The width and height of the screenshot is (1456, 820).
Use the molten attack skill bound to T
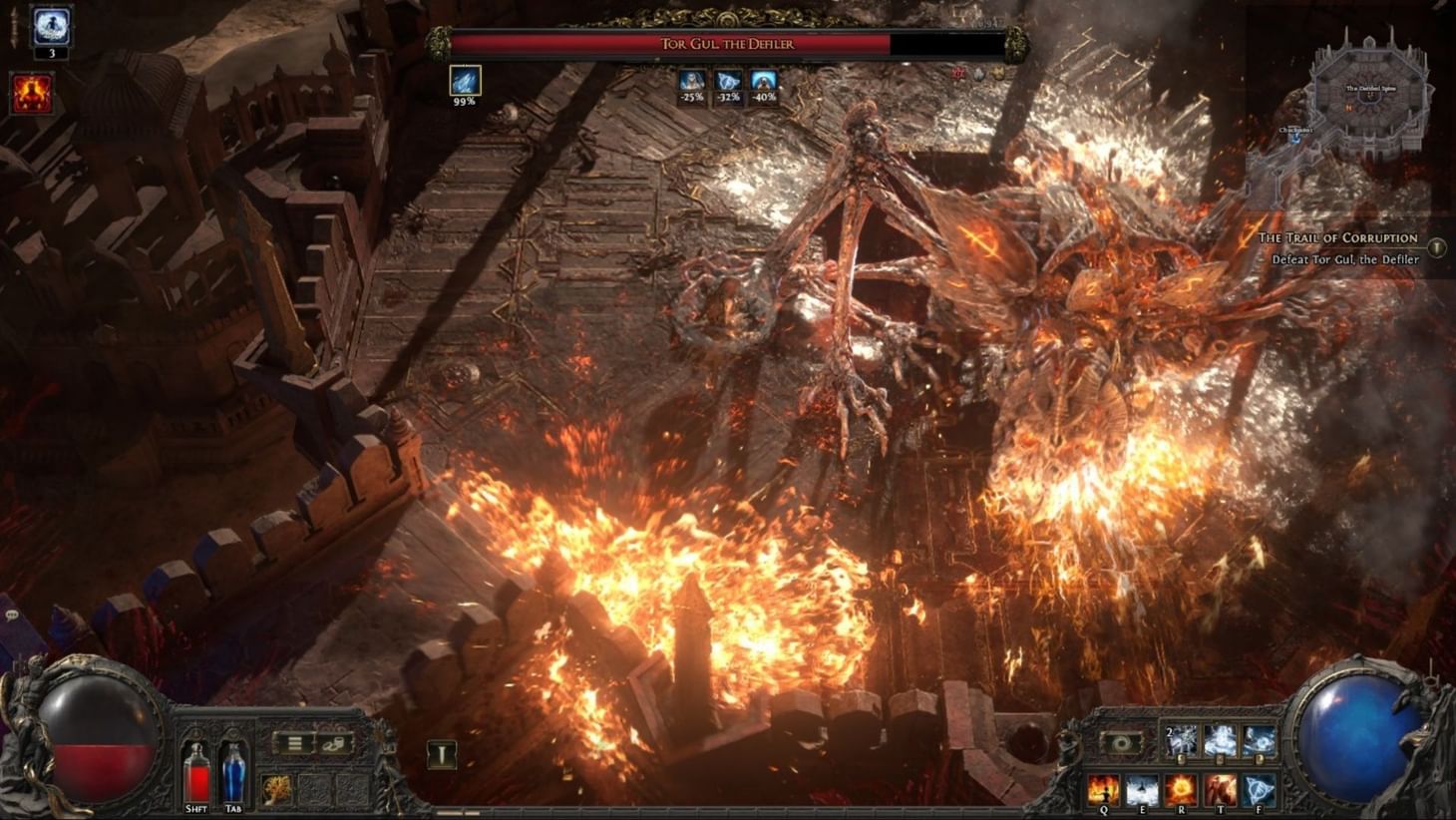[1221, 788]
